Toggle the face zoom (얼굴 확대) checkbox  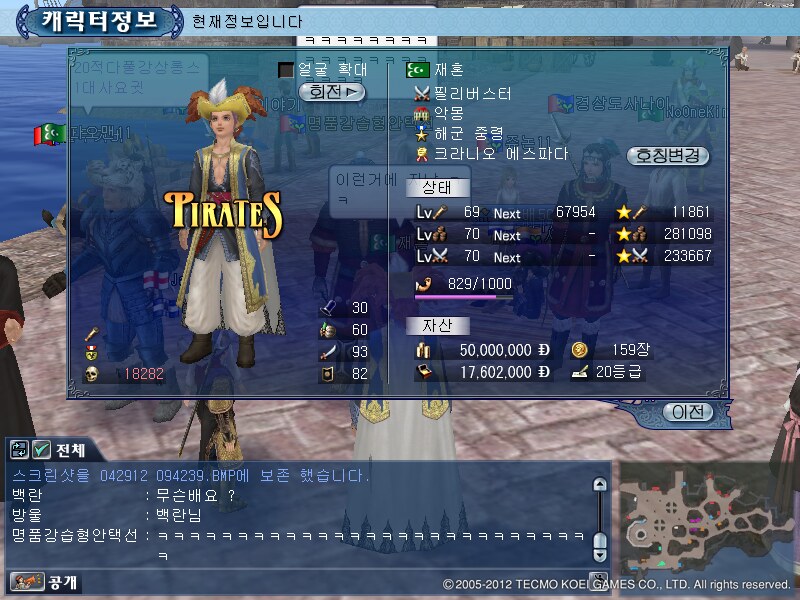(286, 70)
